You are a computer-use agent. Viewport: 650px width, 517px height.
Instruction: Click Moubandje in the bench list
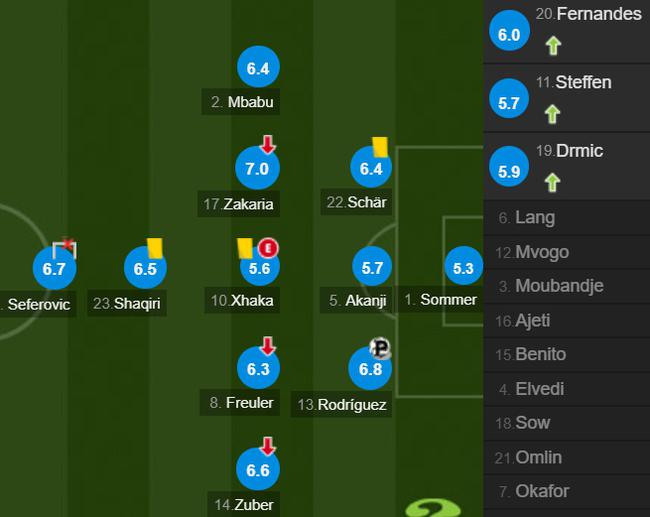[x=566, y=286]
